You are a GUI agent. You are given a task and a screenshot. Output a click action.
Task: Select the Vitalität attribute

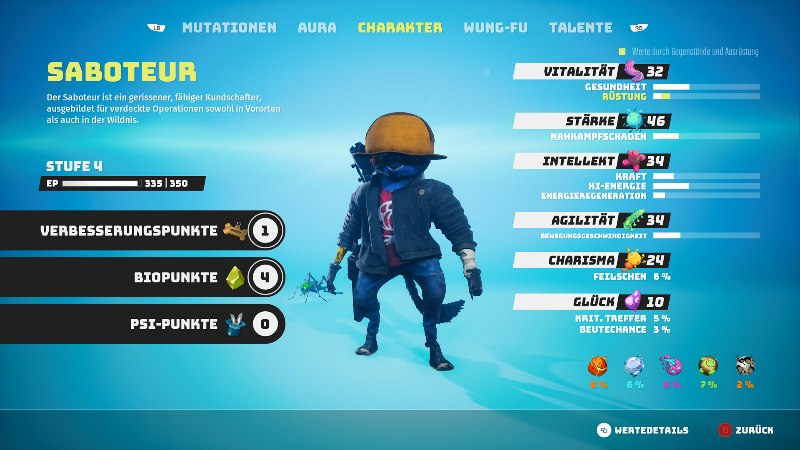coord(589,72)
